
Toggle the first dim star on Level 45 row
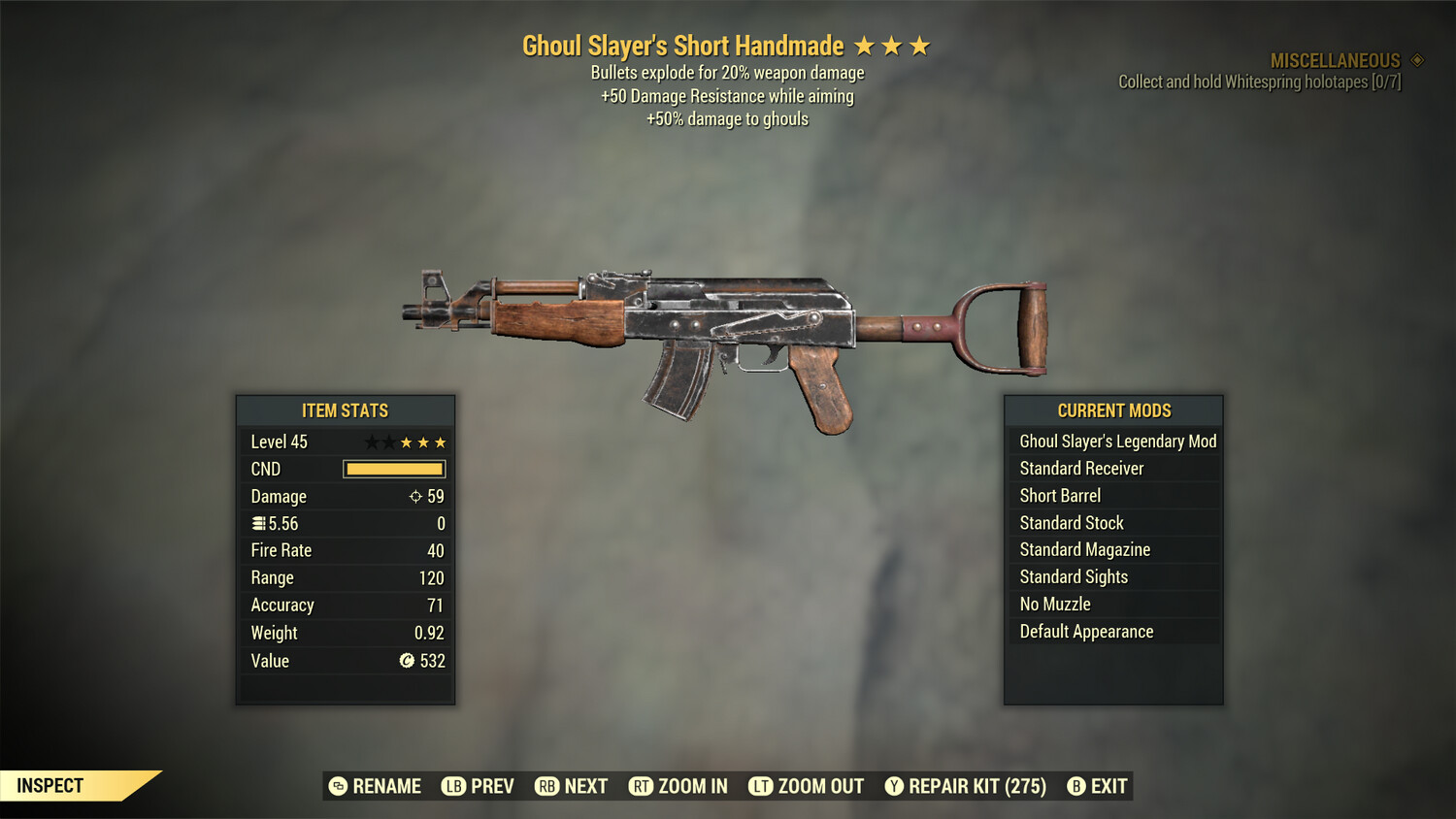click(x=370, y=442)
